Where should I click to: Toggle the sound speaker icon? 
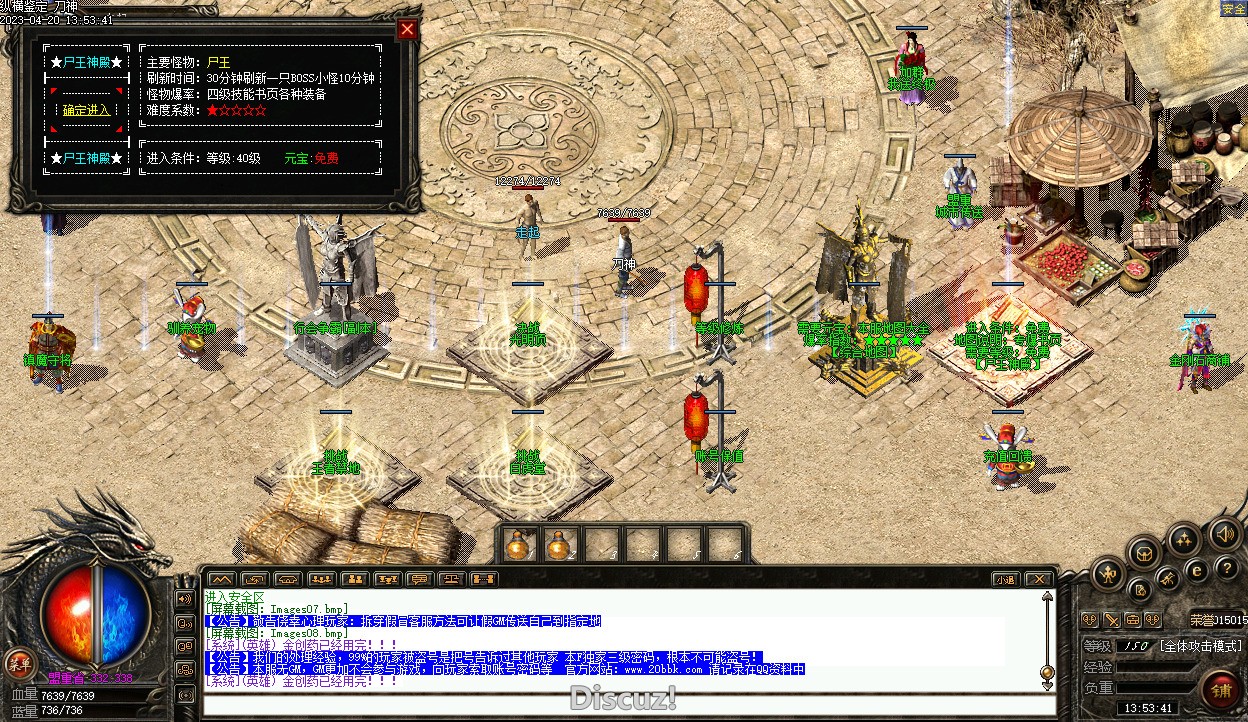[1224, 533]
